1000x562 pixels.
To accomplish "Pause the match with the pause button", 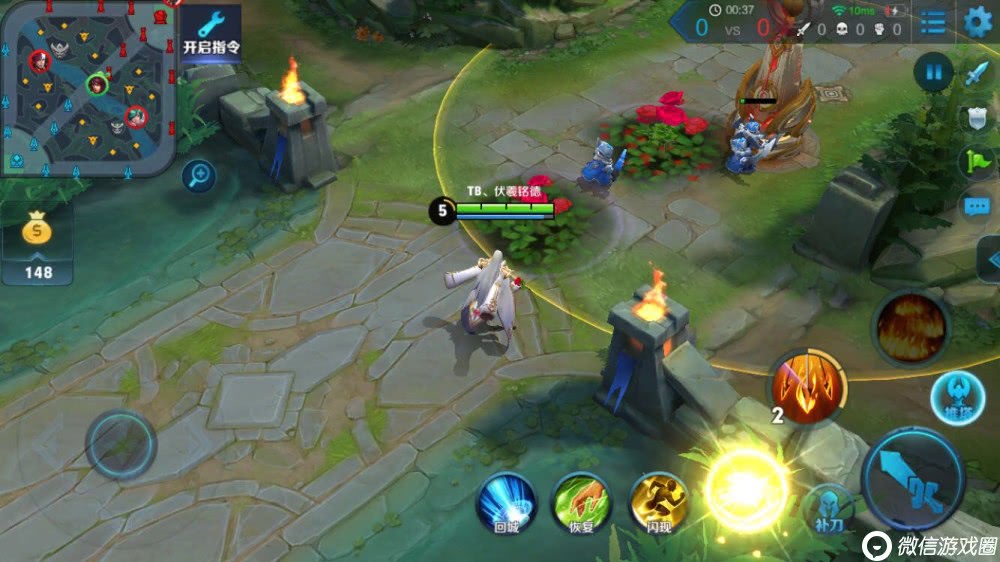I will 933,72.
